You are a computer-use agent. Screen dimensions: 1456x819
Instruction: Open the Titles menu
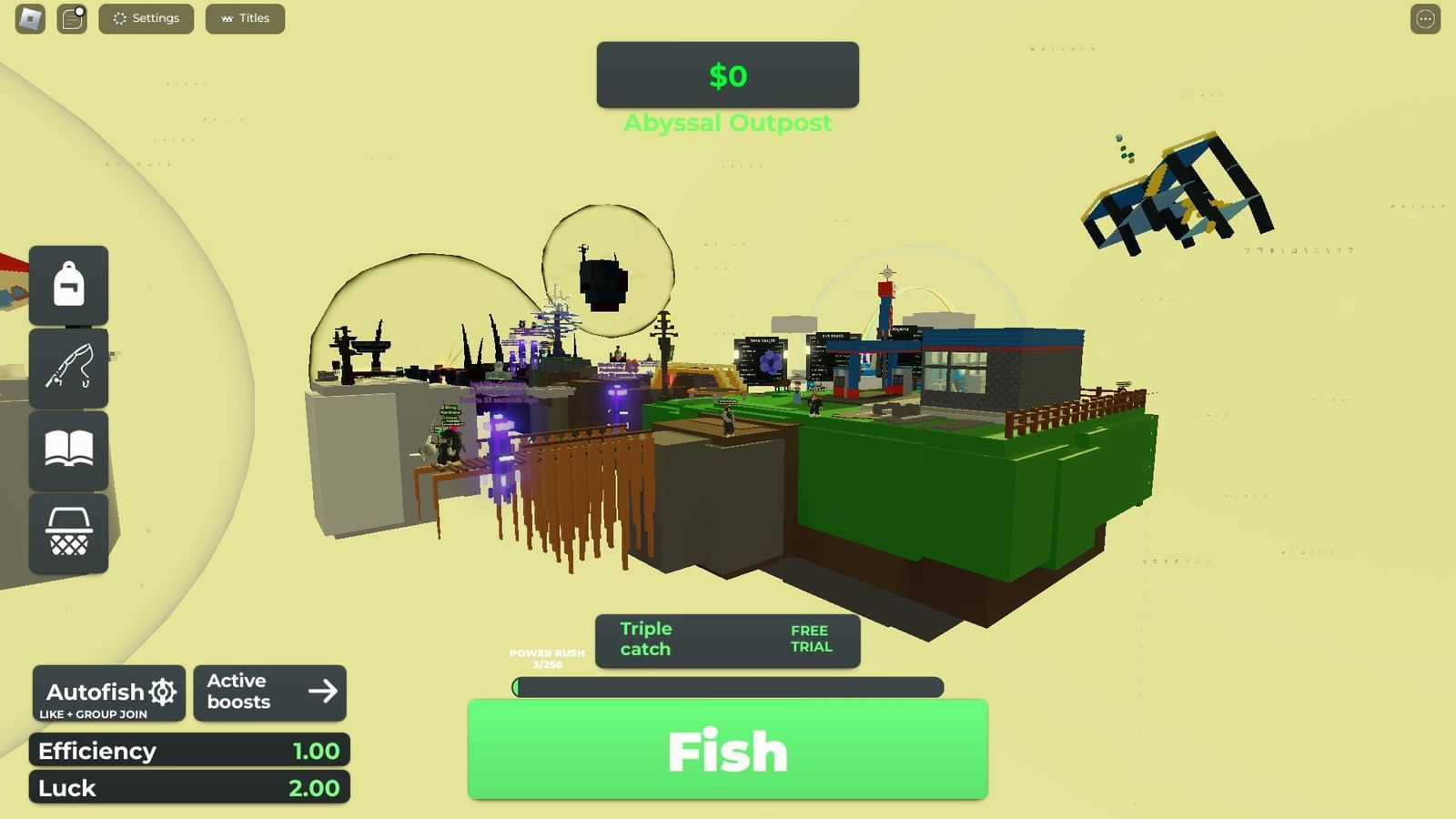(245, 18)
